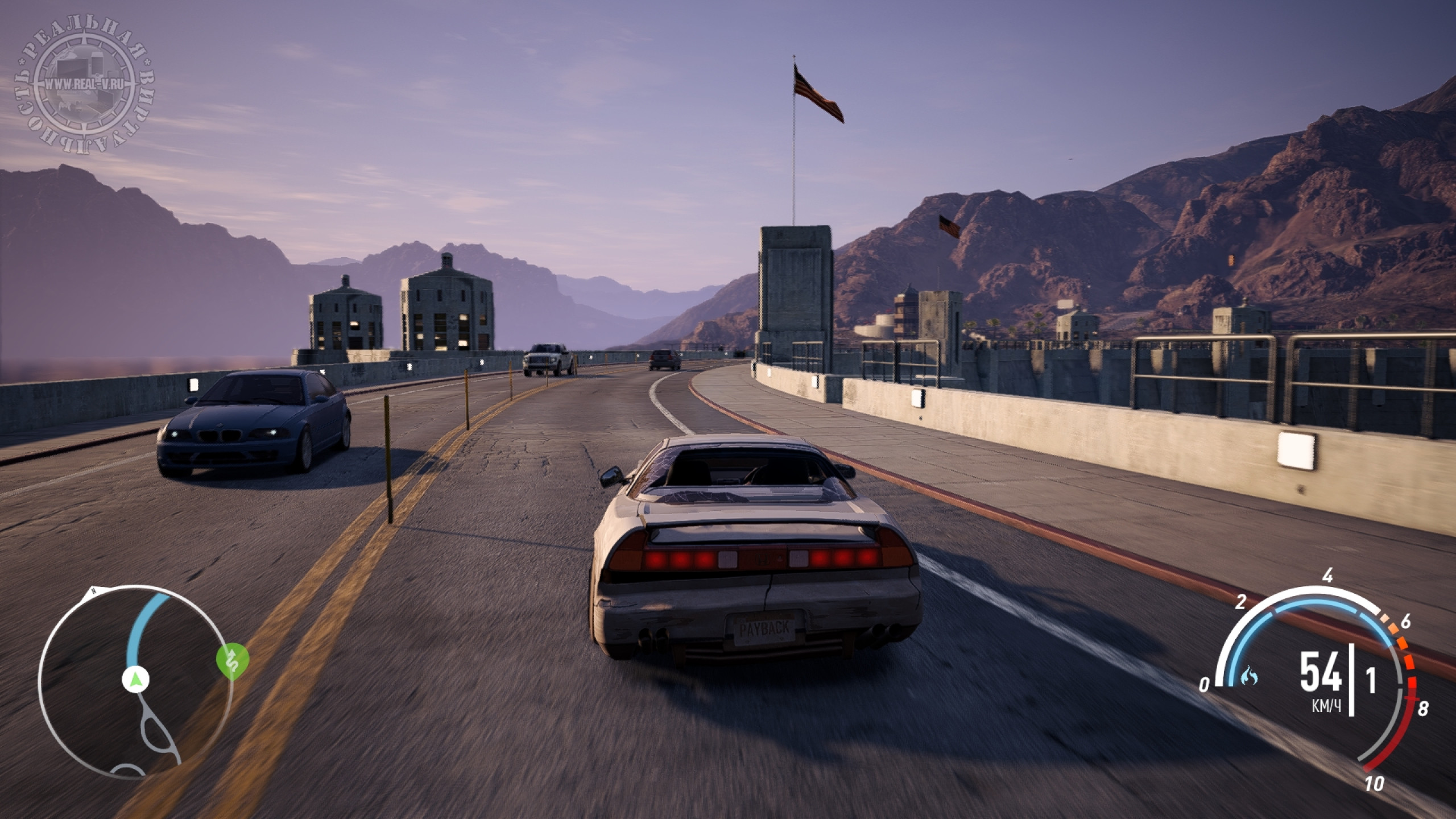Select the green dollar marker on minimap
1456x819 pixels.
pos(233,660)
